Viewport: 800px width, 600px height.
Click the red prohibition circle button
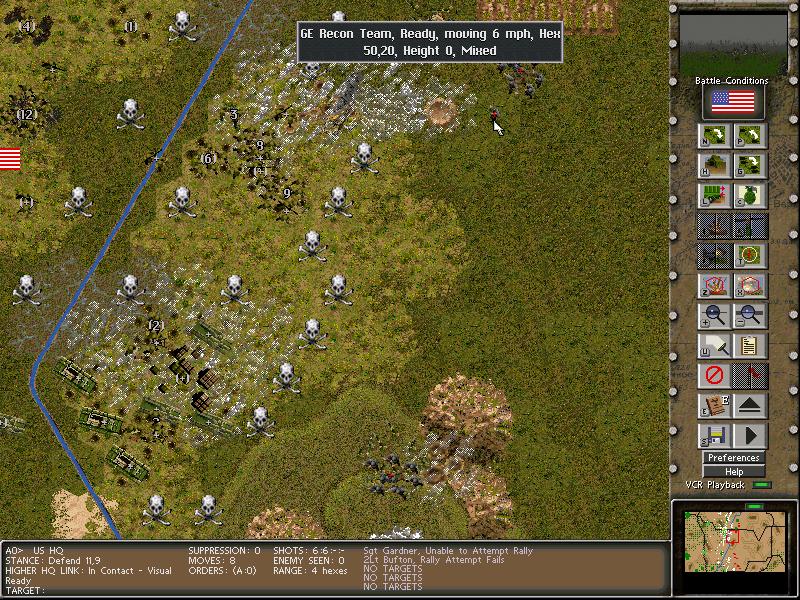pyautogui.click(x=715, y=376)
